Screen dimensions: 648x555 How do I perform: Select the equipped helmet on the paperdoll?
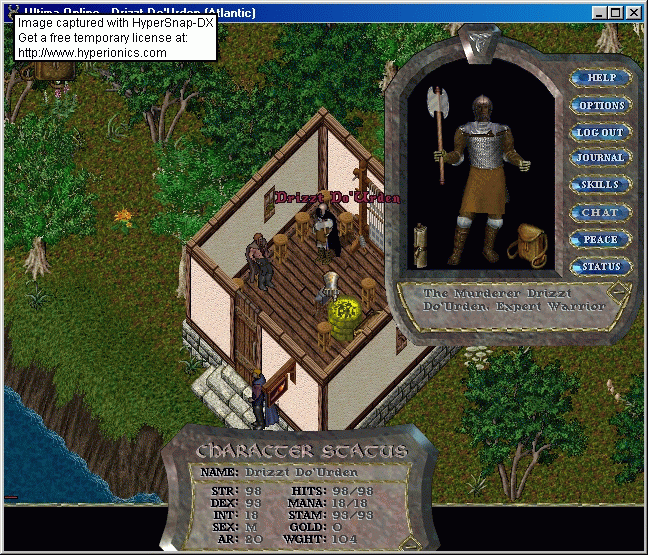(481, 109)
